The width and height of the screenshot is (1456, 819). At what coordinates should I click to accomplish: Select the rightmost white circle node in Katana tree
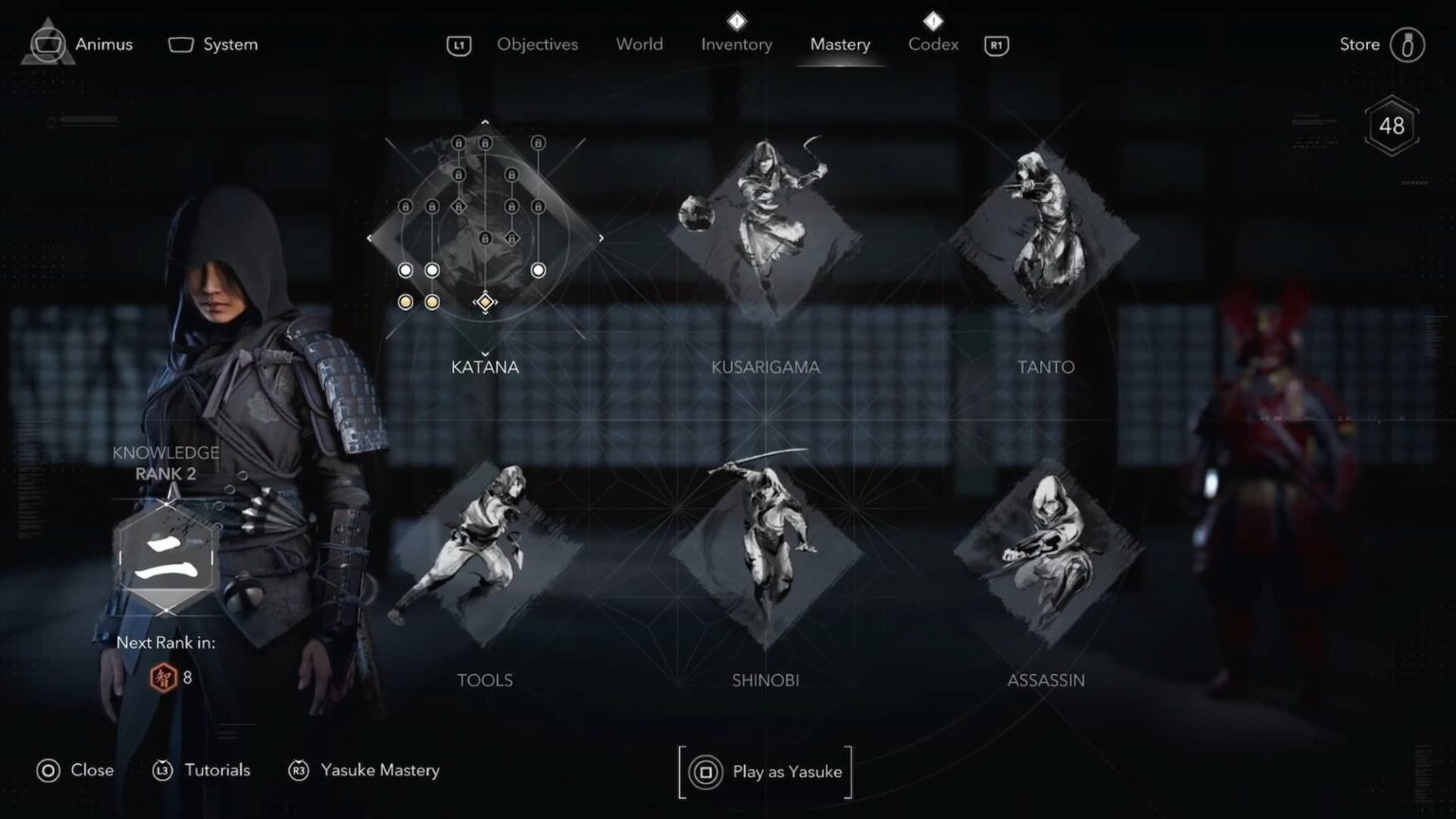tap(538, 269)
